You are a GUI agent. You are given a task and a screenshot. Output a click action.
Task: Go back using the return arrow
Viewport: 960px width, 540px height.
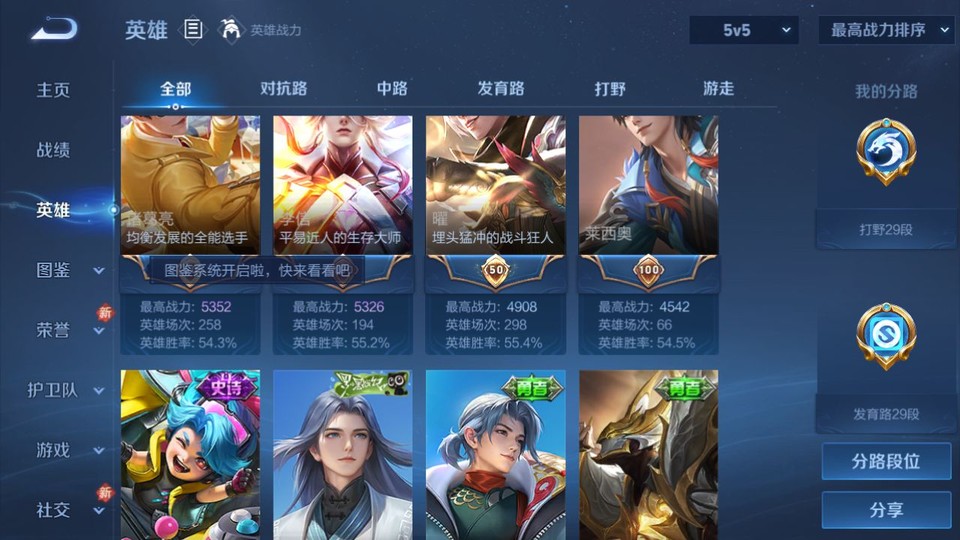(x=54, y=30)
